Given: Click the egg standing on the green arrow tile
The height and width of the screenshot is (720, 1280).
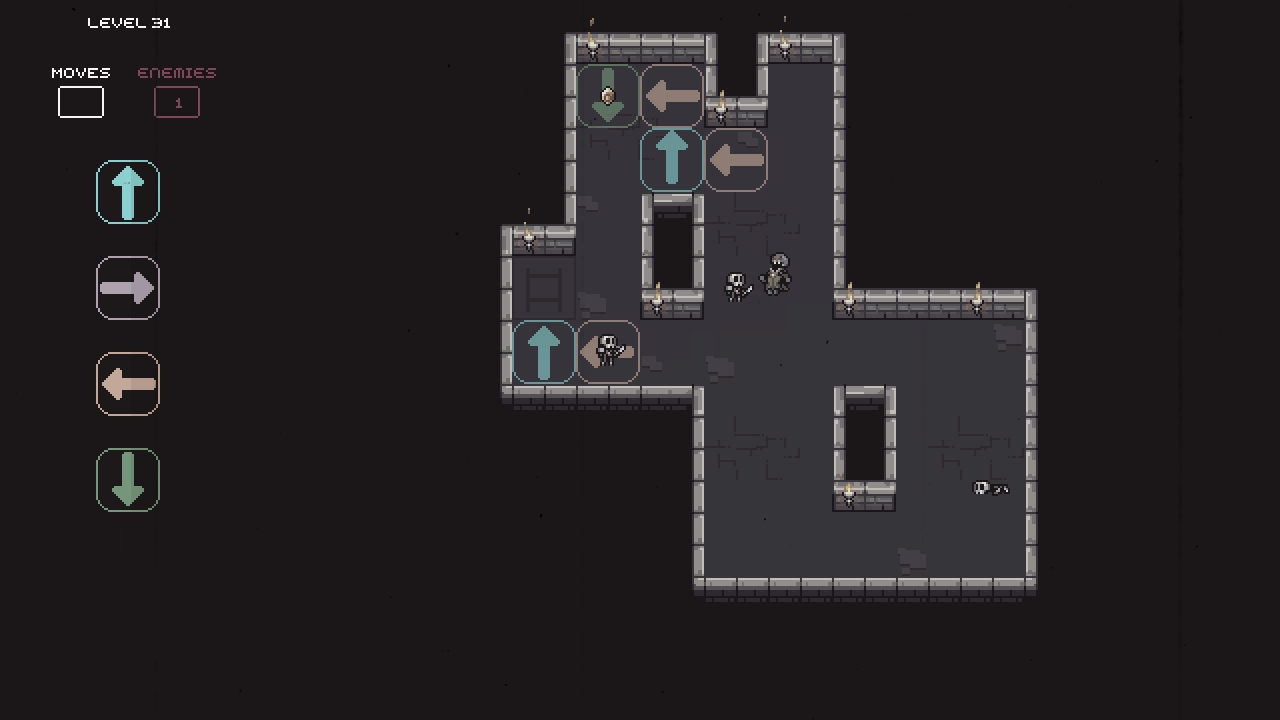Looking at the screenshot, I should (x=608, y=95).
